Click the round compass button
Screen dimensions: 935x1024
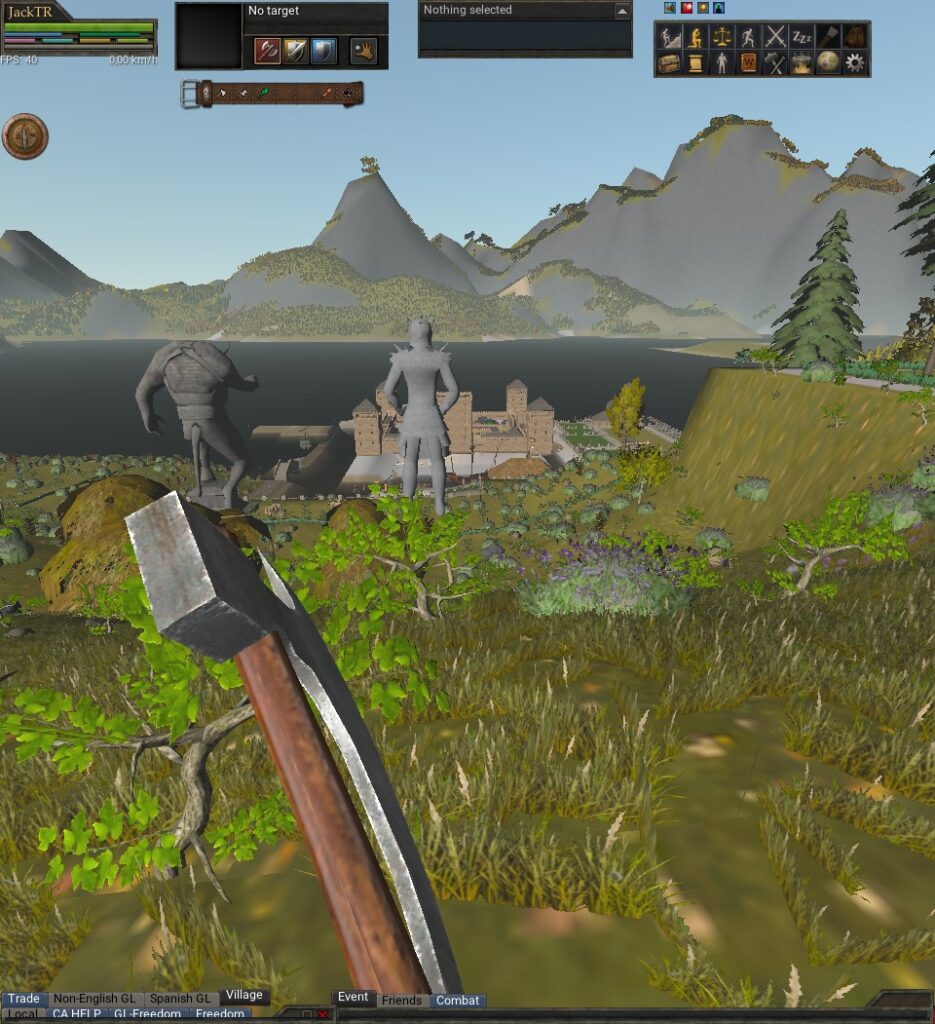[25, 137]
